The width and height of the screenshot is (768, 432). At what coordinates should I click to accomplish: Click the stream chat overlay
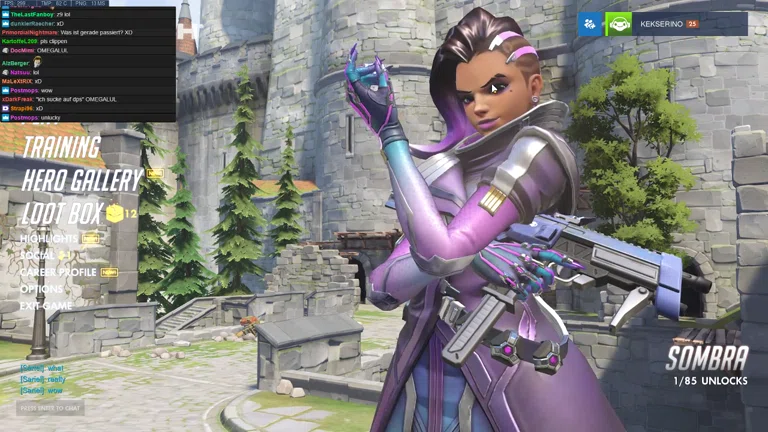coord(88,64)
